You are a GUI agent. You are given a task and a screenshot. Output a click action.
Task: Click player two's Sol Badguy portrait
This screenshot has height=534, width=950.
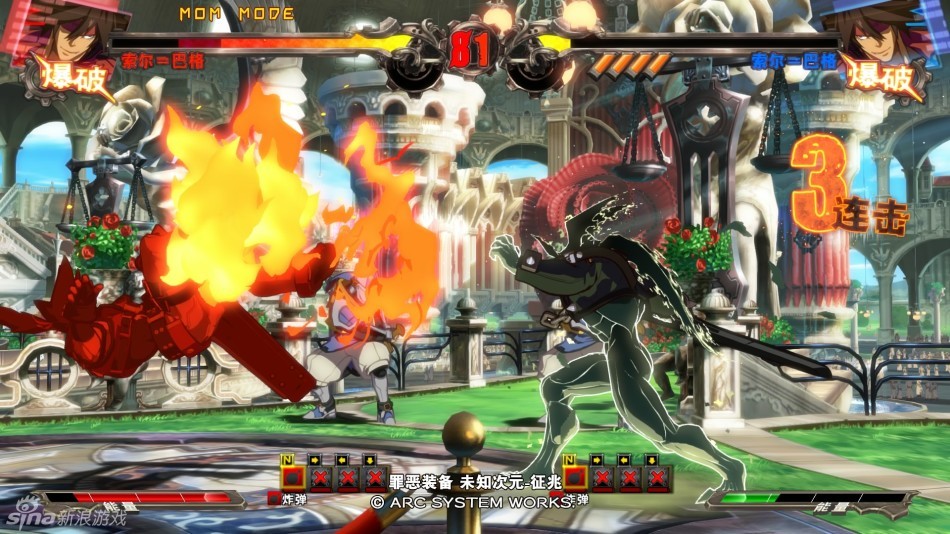[880, 30]
